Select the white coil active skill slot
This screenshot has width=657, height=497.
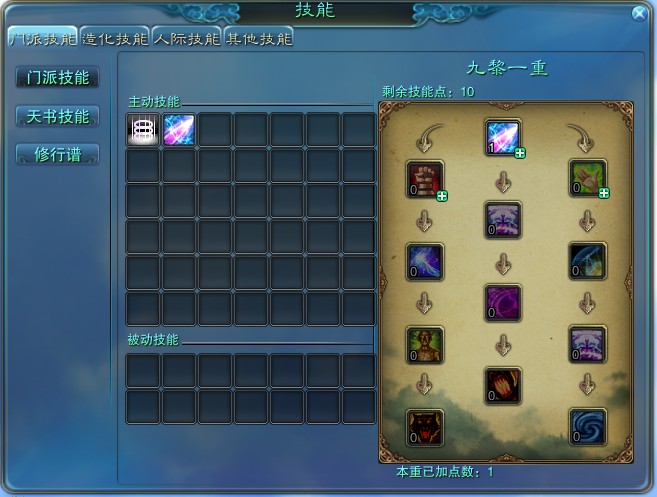144,130
